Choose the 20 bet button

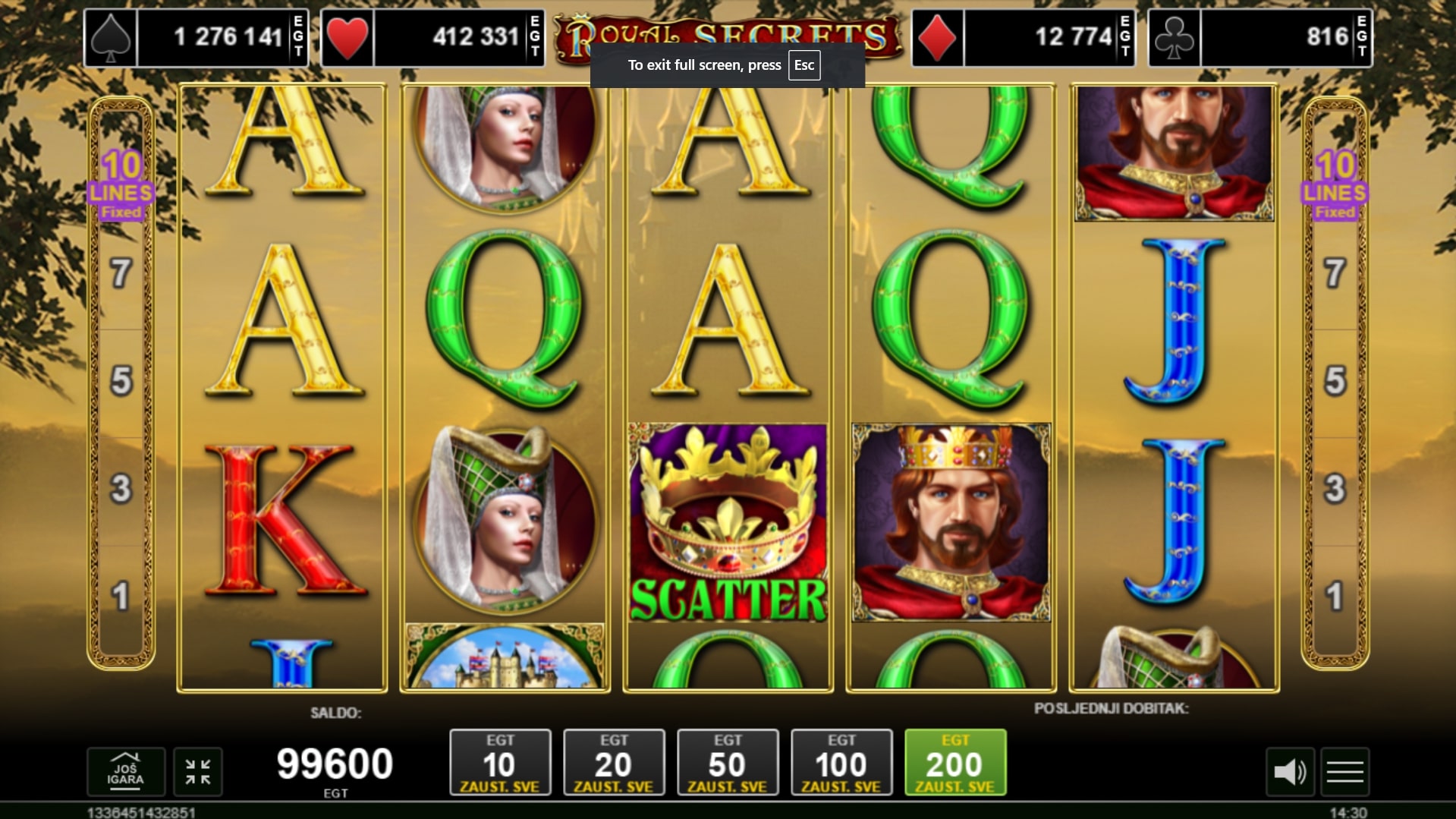tap(614, 762)
